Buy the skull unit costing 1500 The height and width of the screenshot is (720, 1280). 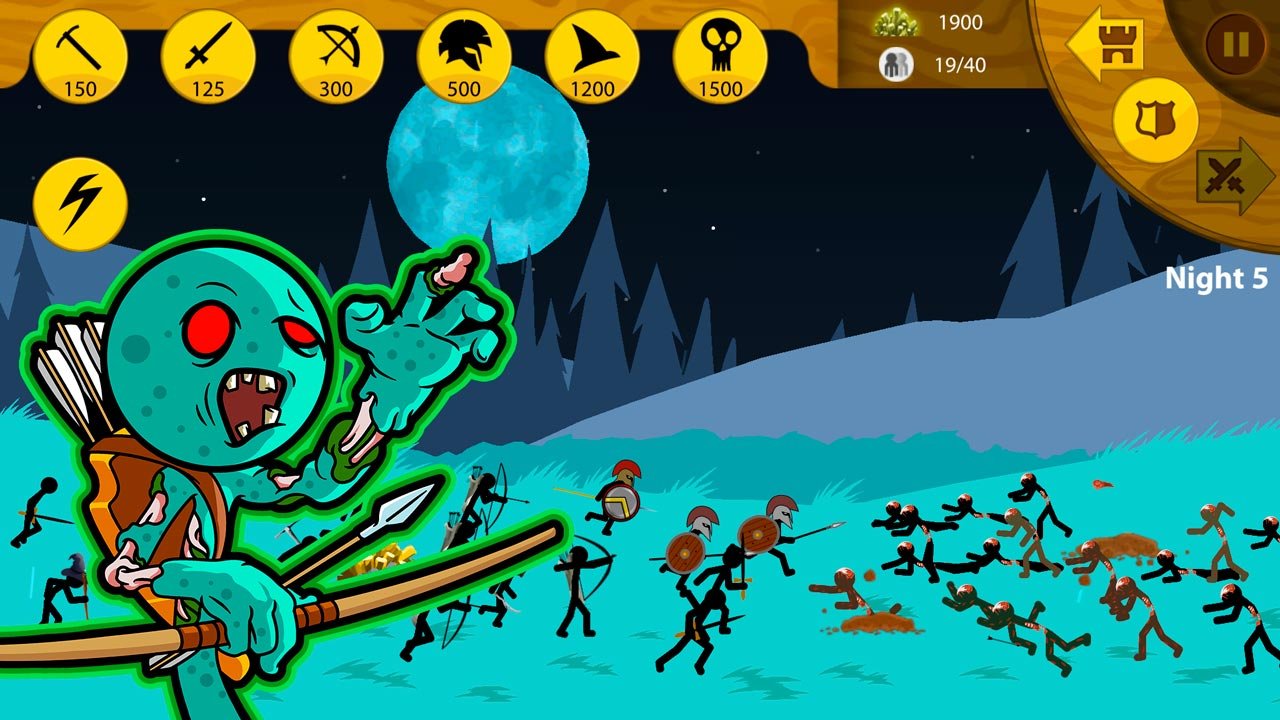coord(720,57)
